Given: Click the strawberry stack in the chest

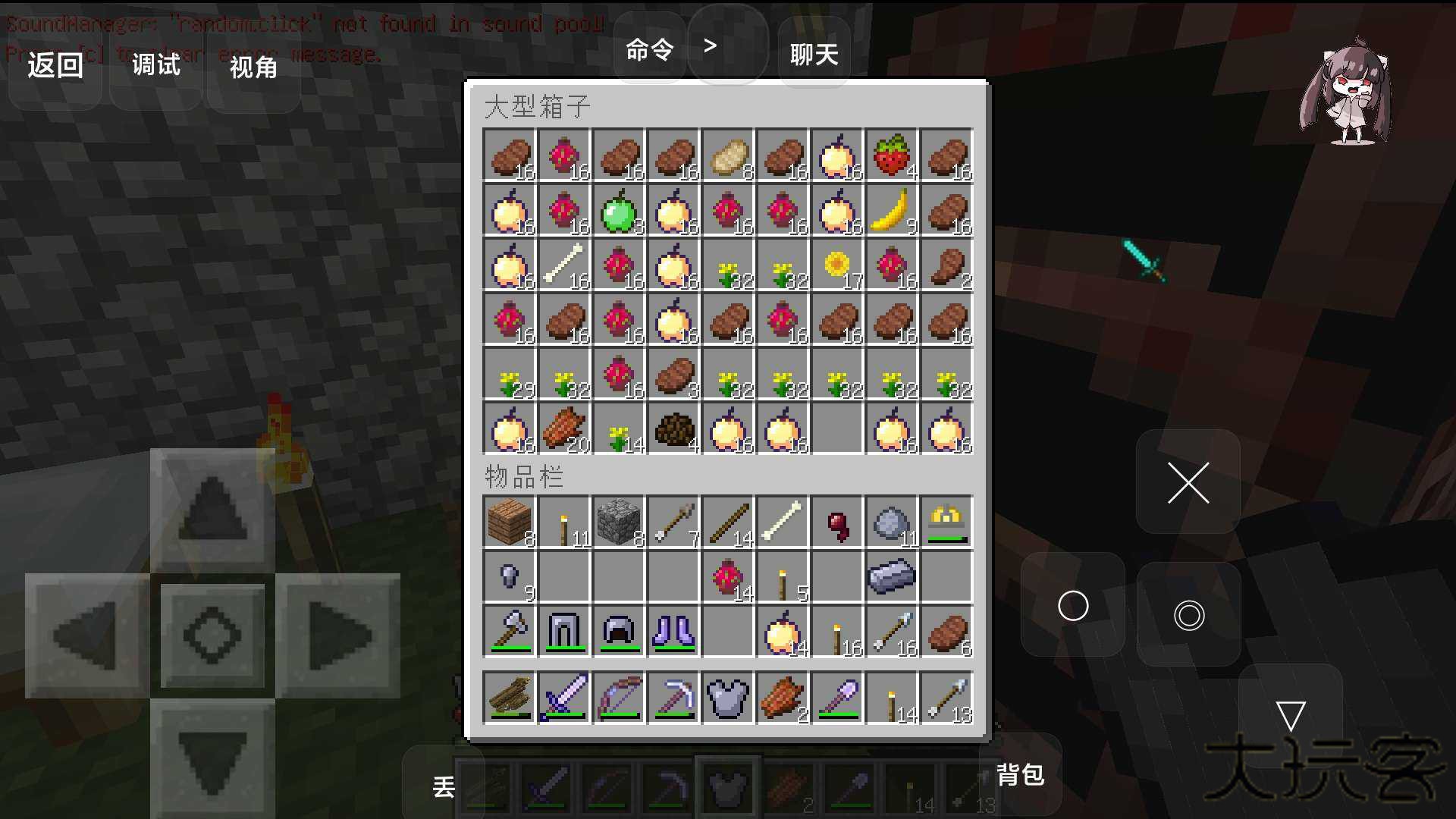Looking at the screenshot, I should [891, 157].
